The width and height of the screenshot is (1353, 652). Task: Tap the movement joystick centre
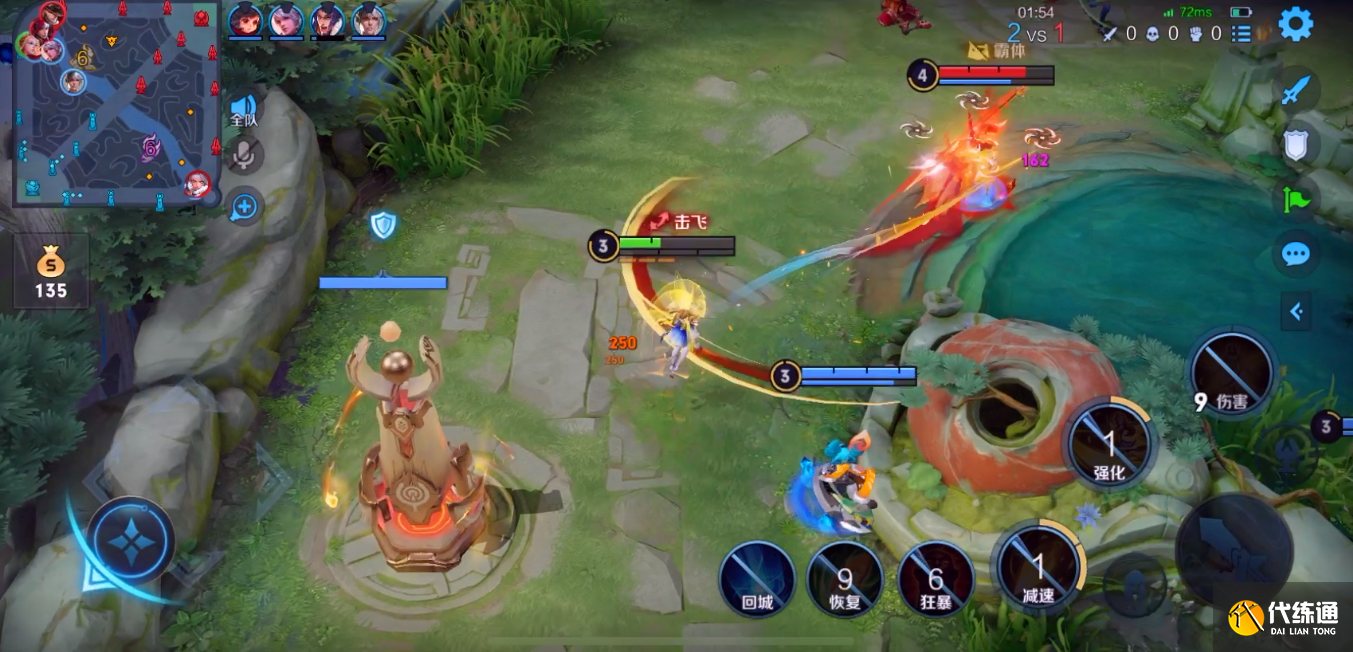point(131,541)
